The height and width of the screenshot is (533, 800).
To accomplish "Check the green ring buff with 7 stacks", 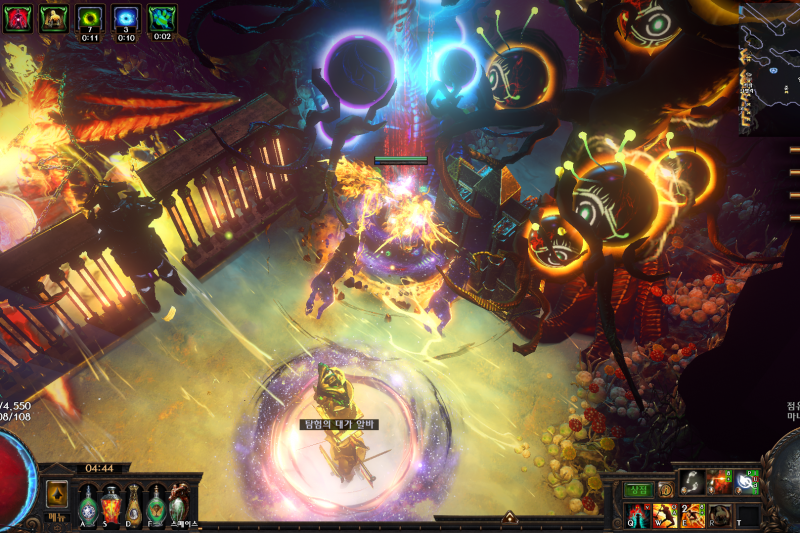I will (x=91, y=17).
